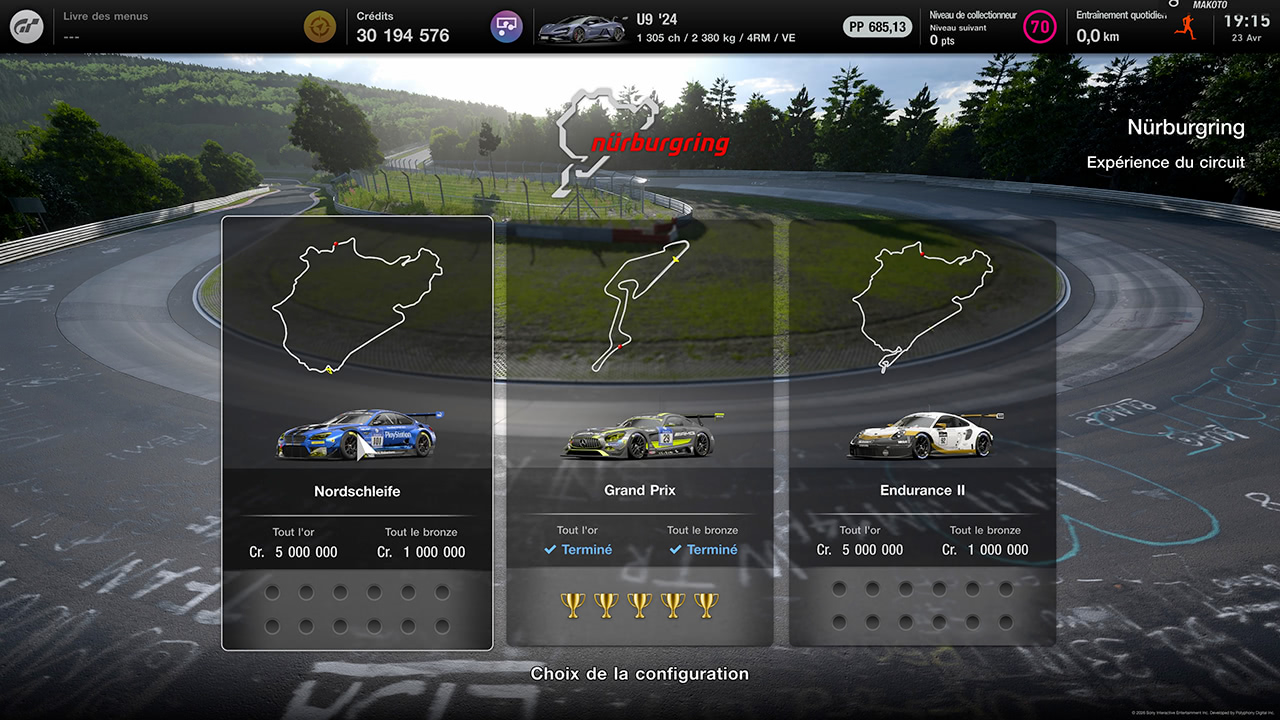The image size is (1280, 720).
Task: Click the Cr. 1 000 000 bronze reward
Action: coord(423,551)
